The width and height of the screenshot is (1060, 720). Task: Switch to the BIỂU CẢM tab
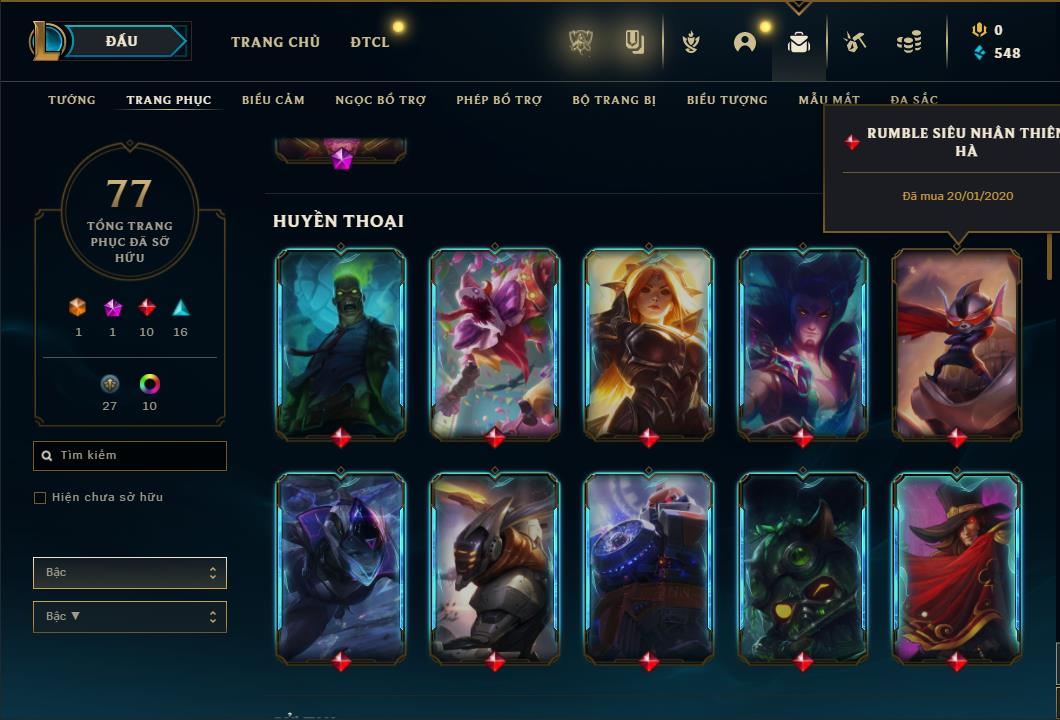(273, 100)
